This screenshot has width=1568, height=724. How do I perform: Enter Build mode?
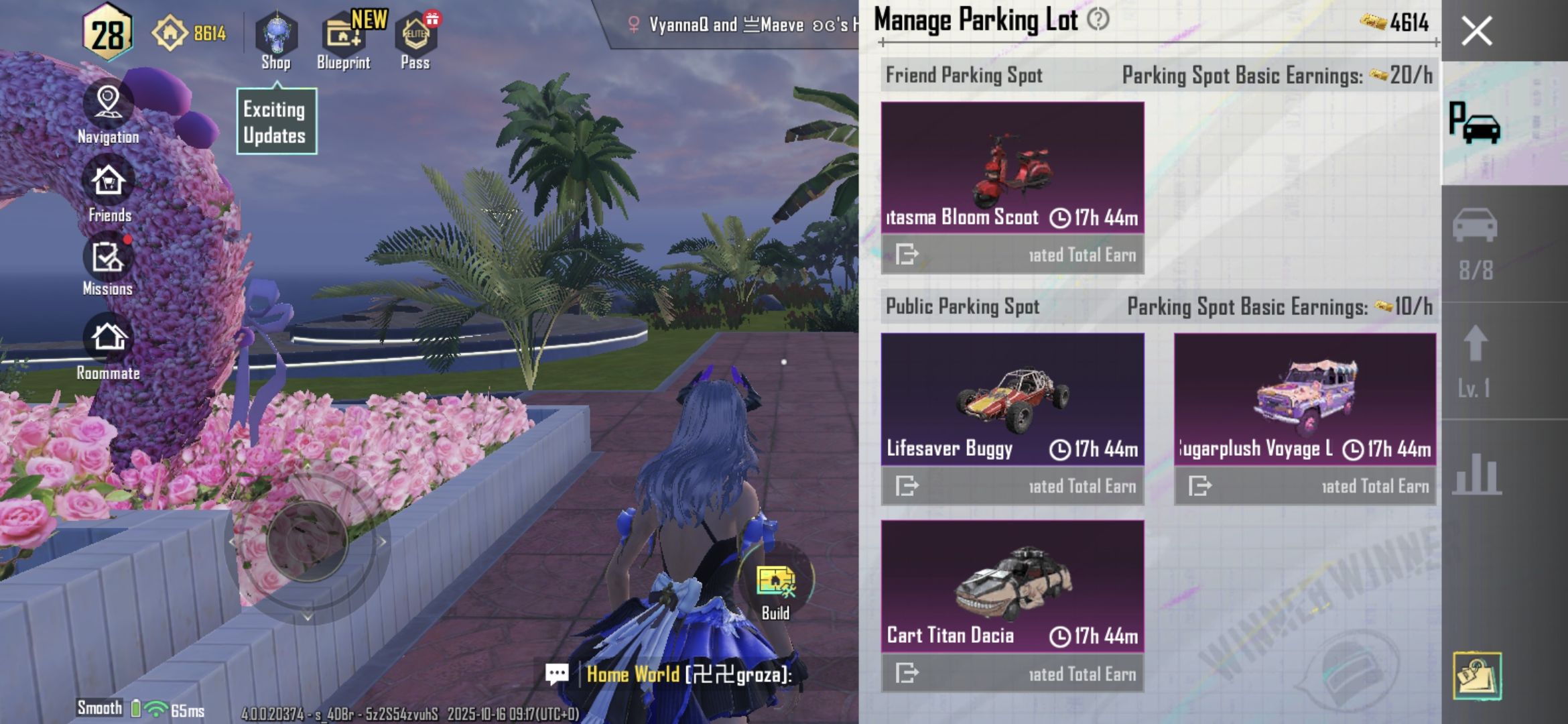[x=775, y=589]
